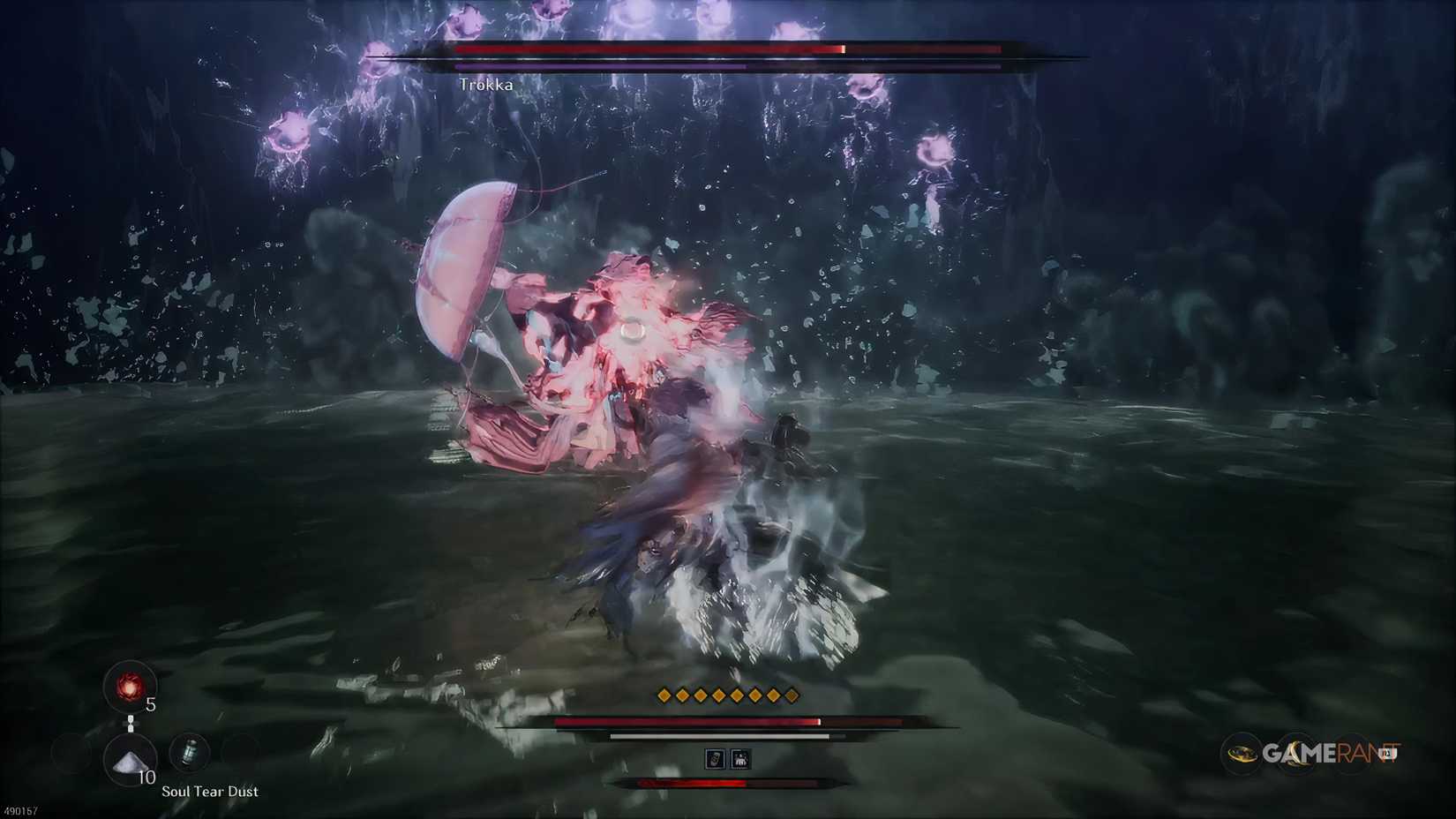Toggle the first yellow diamond spirit pip
Screen dimensions: 1456x819
click(x=664, y=695)
